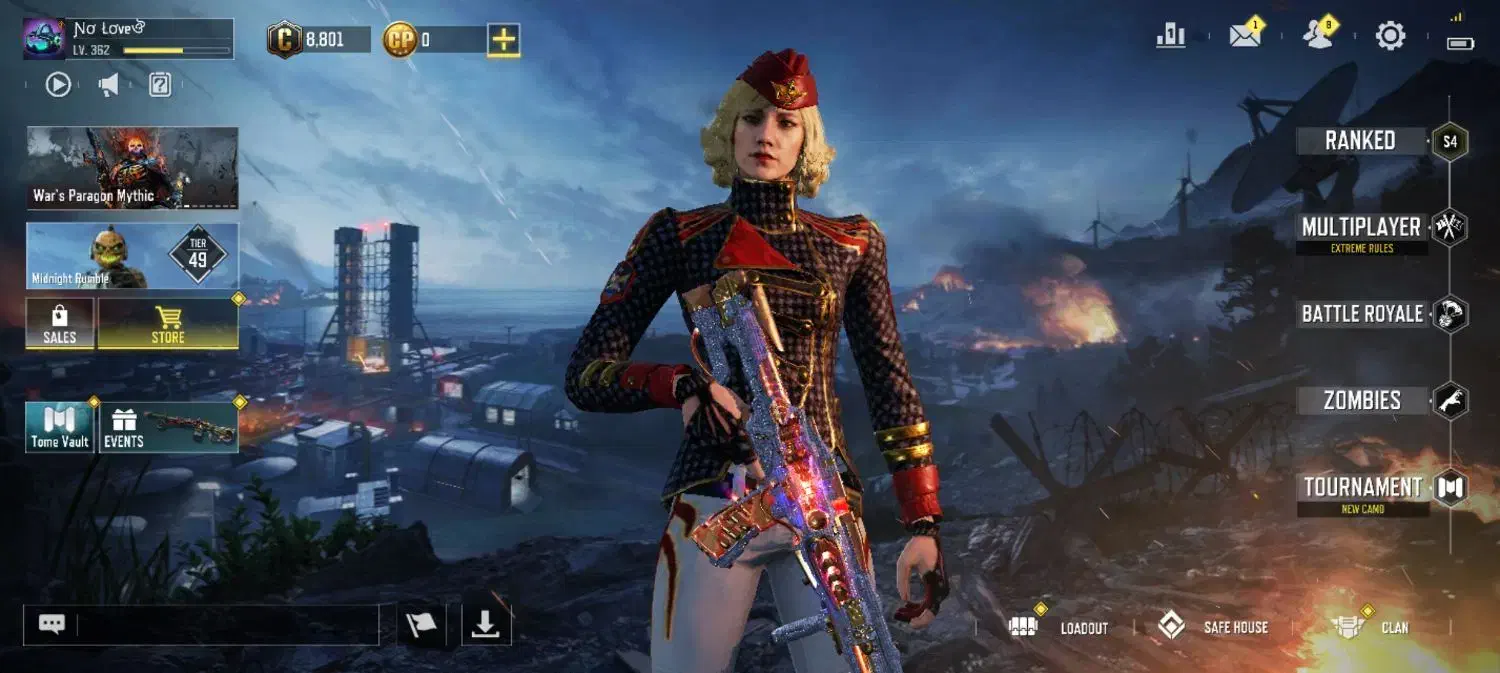The image size is (1500, 673).
Task: Check the mail envelope inbox
Action: click(x=1244, y=36)
